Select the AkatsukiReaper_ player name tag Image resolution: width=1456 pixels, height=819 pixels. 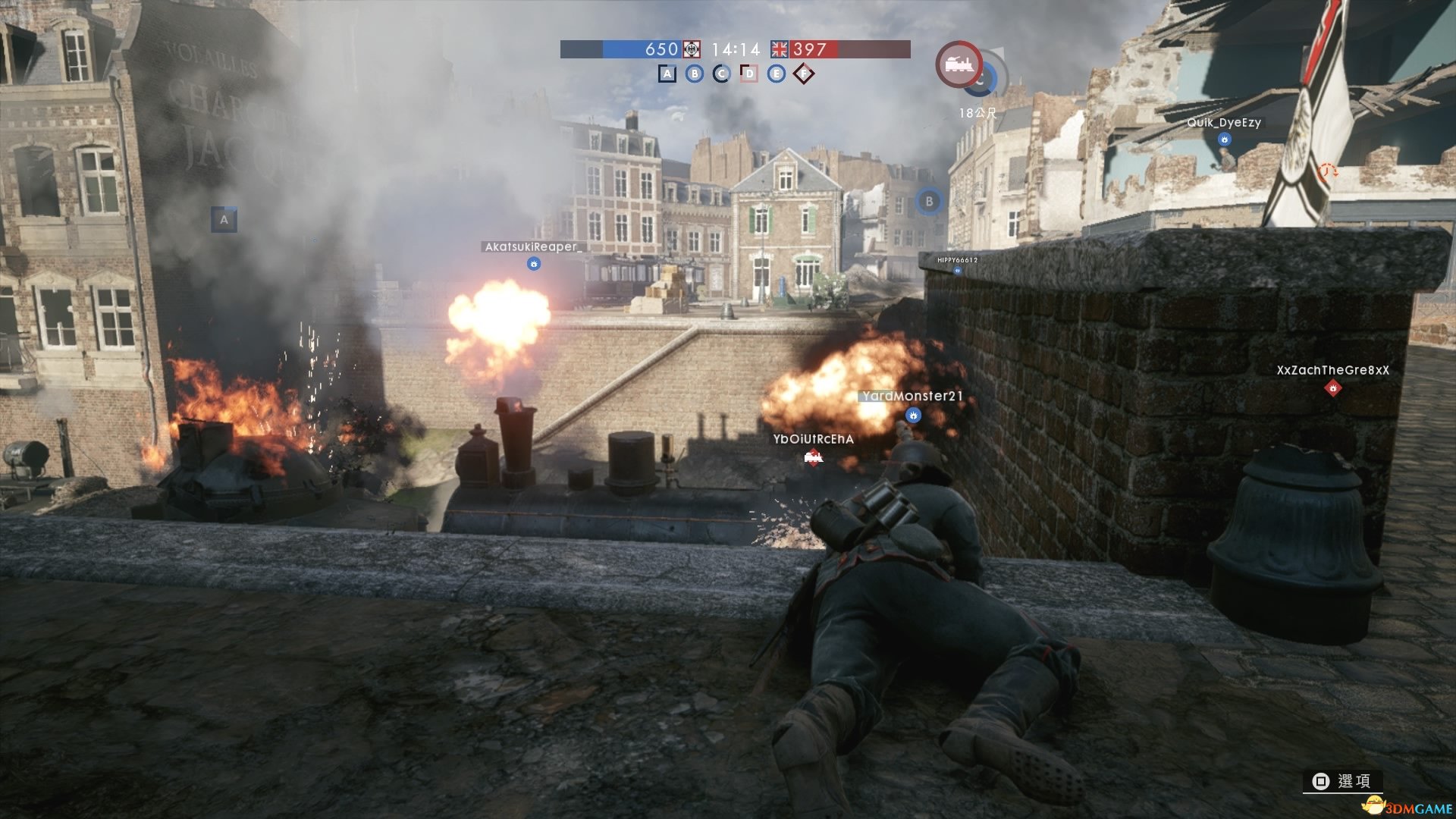532,246
